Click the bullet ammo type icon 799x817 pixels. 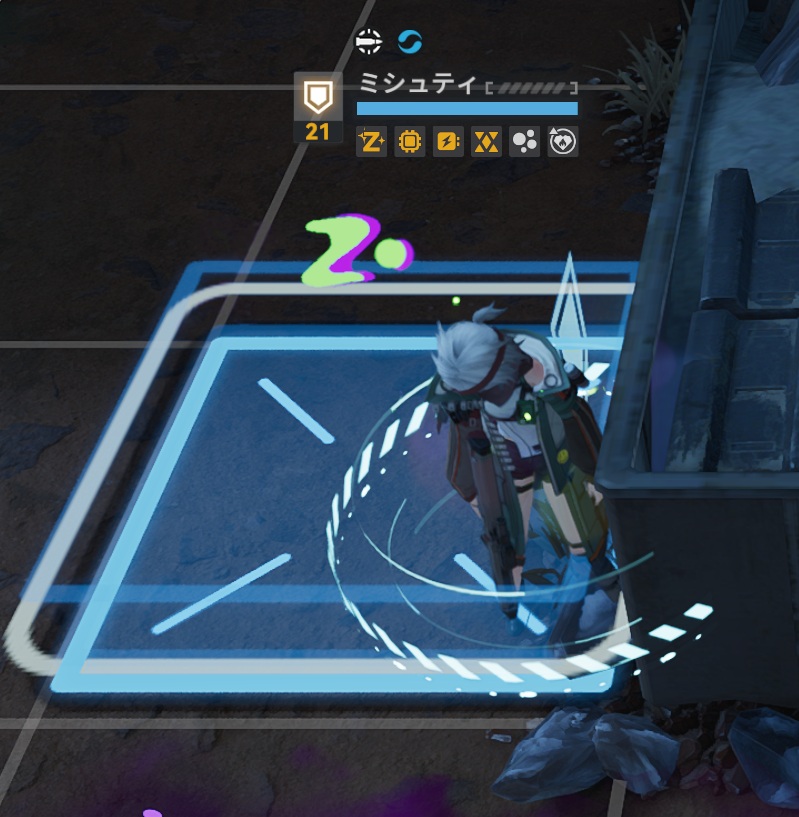(x=369, y=41)
